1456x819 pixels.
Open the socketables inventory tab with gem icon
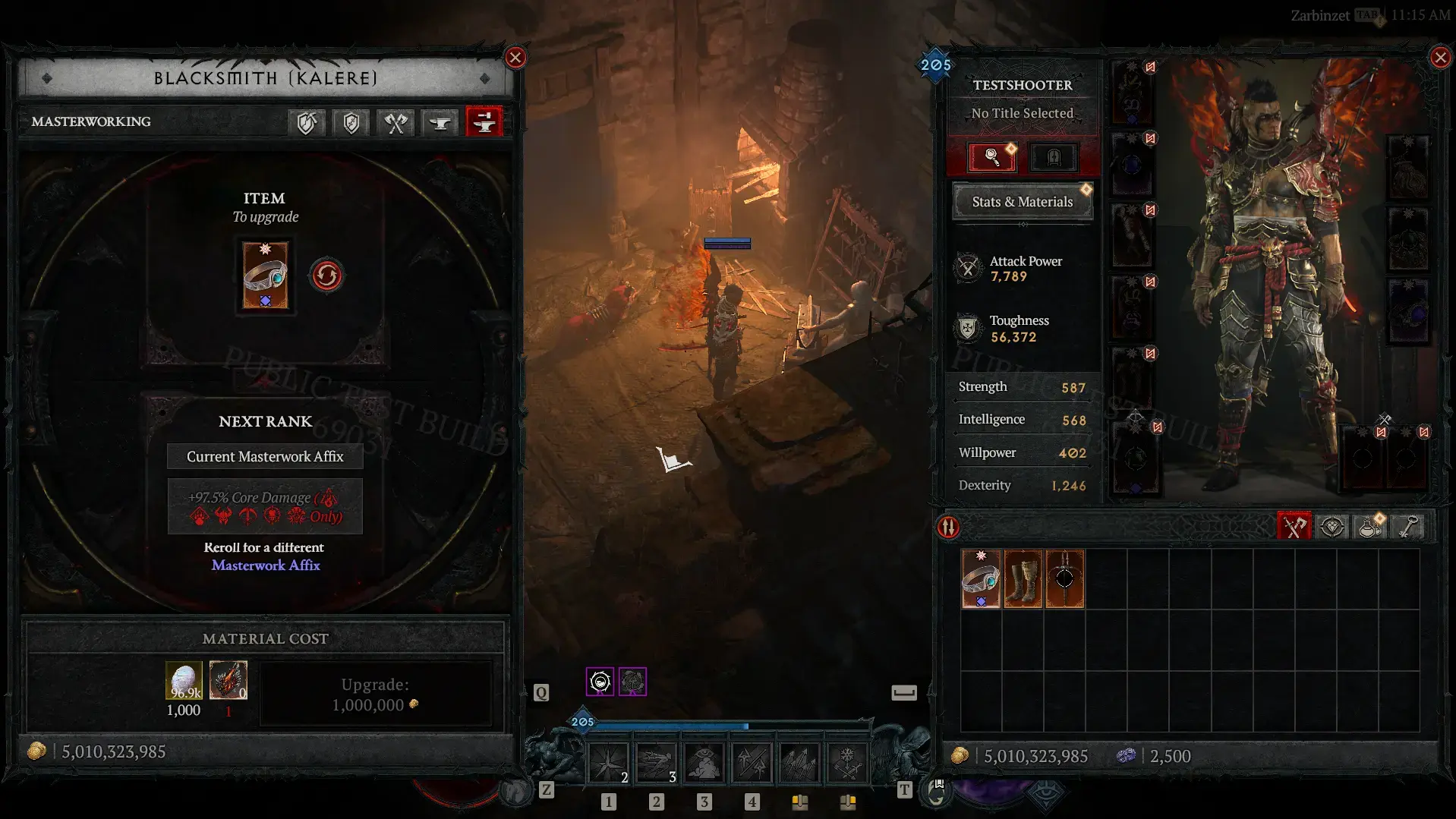(1332, 527)
